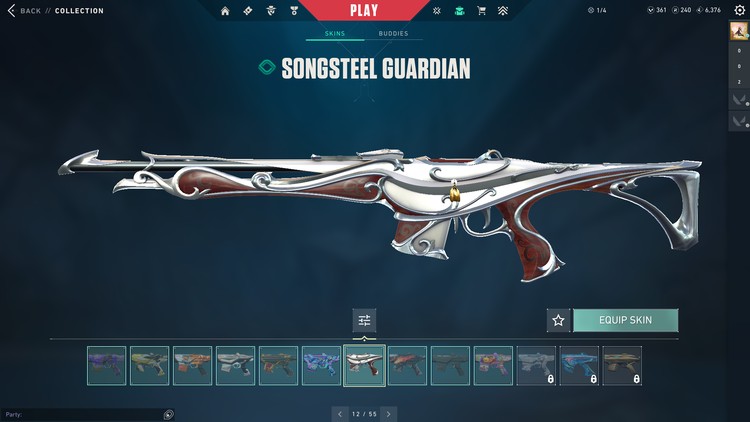Pick the locked bright blue Guardian skin
Image resolution: width=750 pixels, height=422 pixels.
[579, 366]
